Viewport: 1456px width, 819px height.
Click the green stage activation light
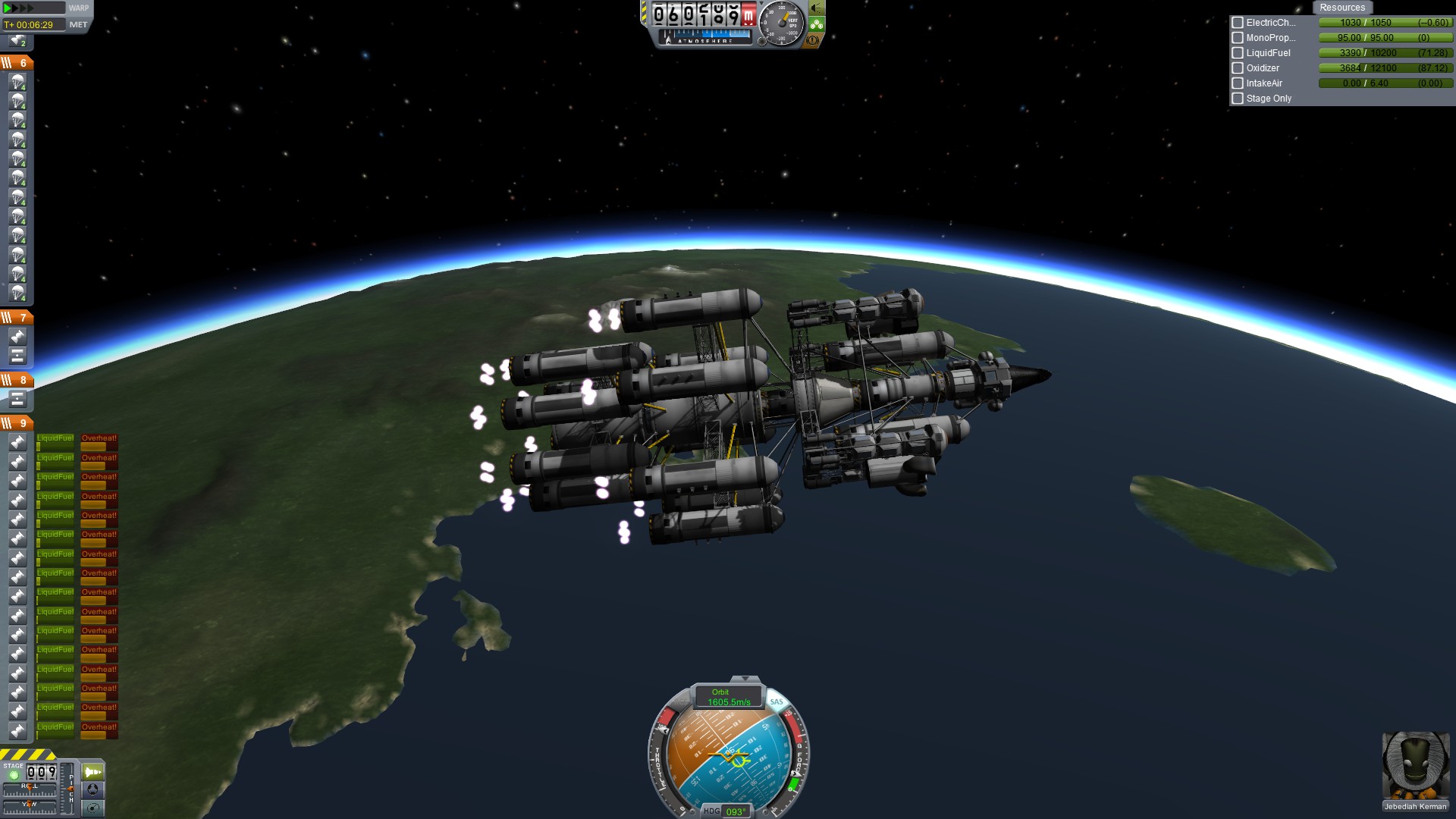click(13, 776)
